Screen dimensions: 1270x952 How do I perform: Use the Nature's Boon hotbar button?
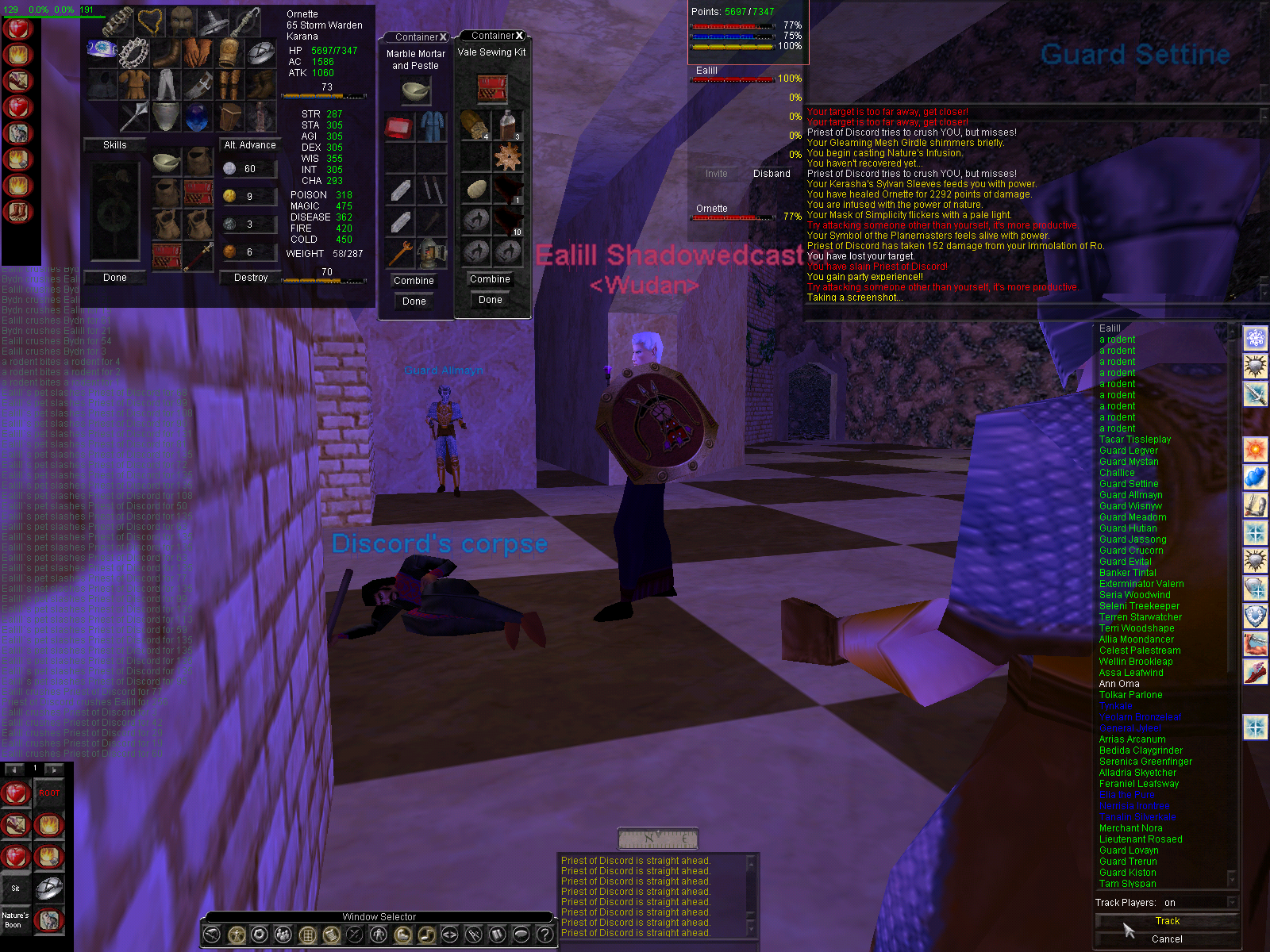click(x=15, y=920)
